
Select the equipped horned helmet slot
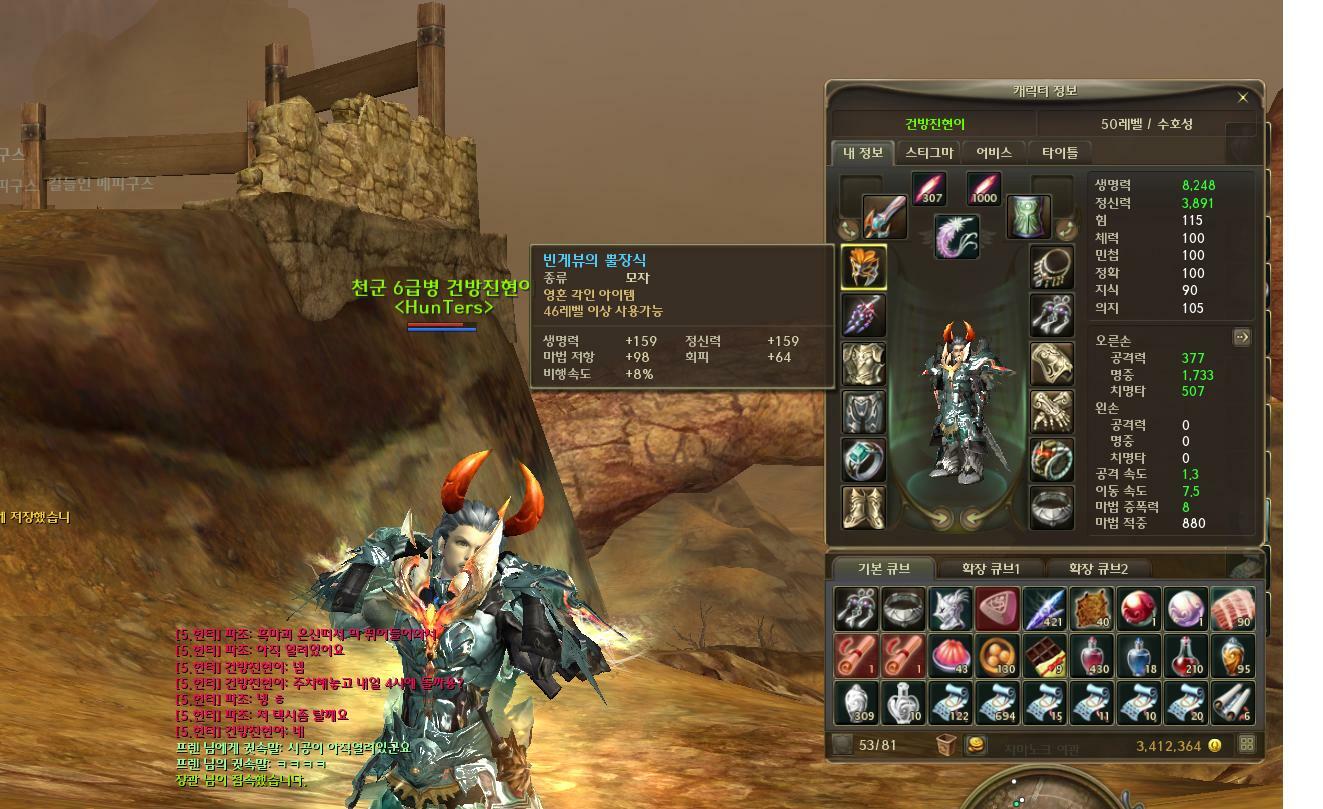click(863, 267)
